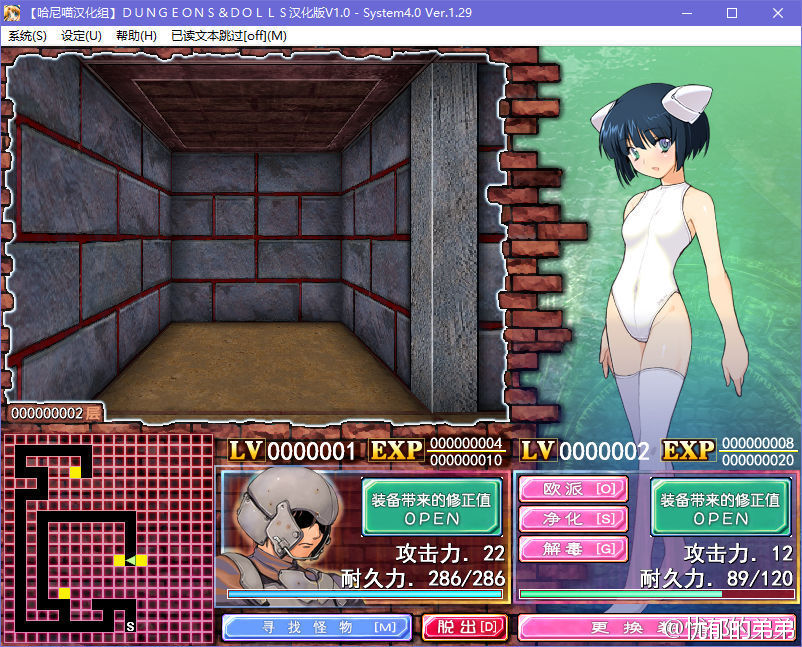Open the 帮助(H) help menu
The image size is (802, 647).
[x=136, y=35]
